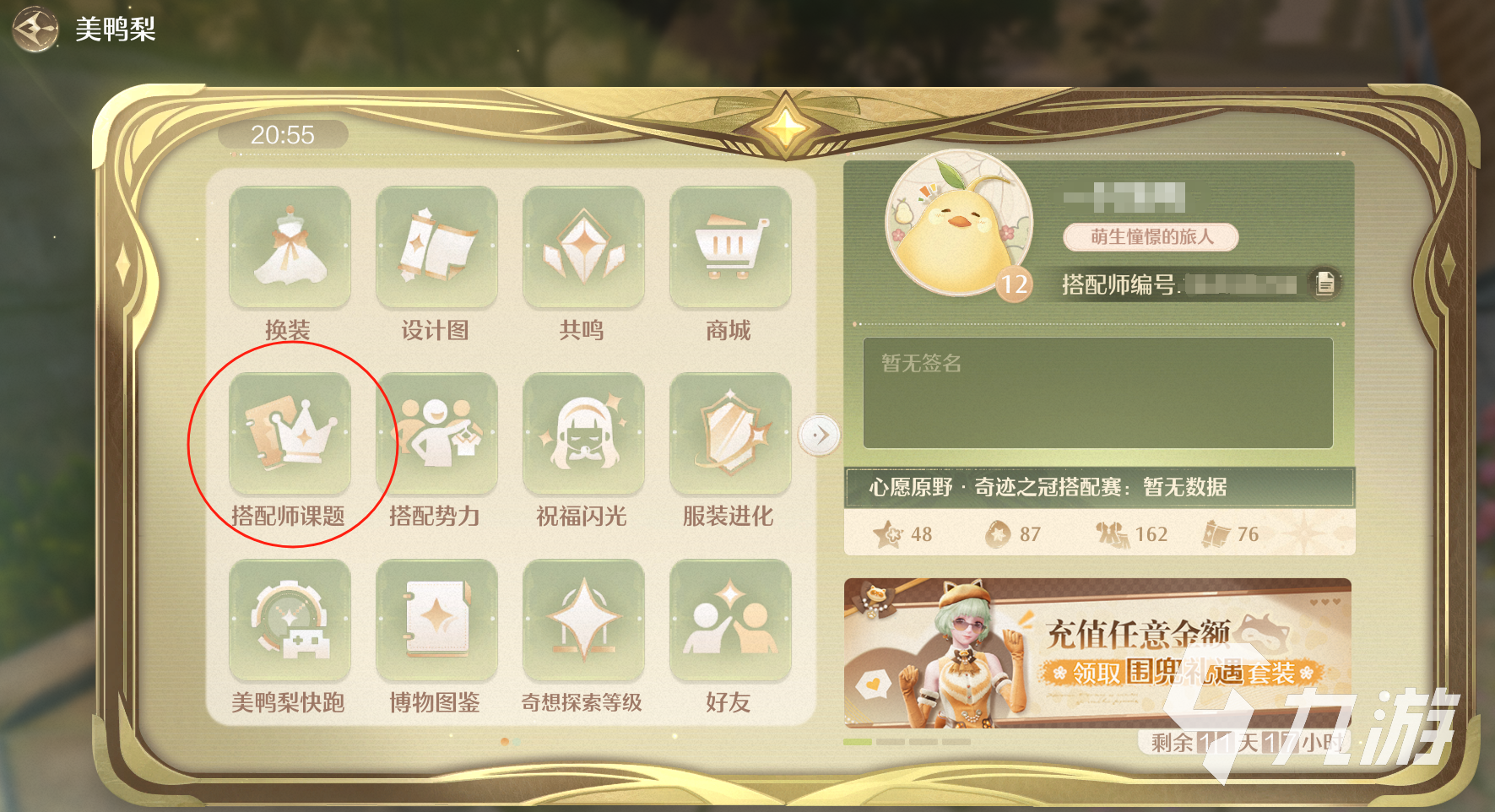This screenshot has height=812, width=1495.
Task: Open the 商城 shop
Action: [731, 249]
